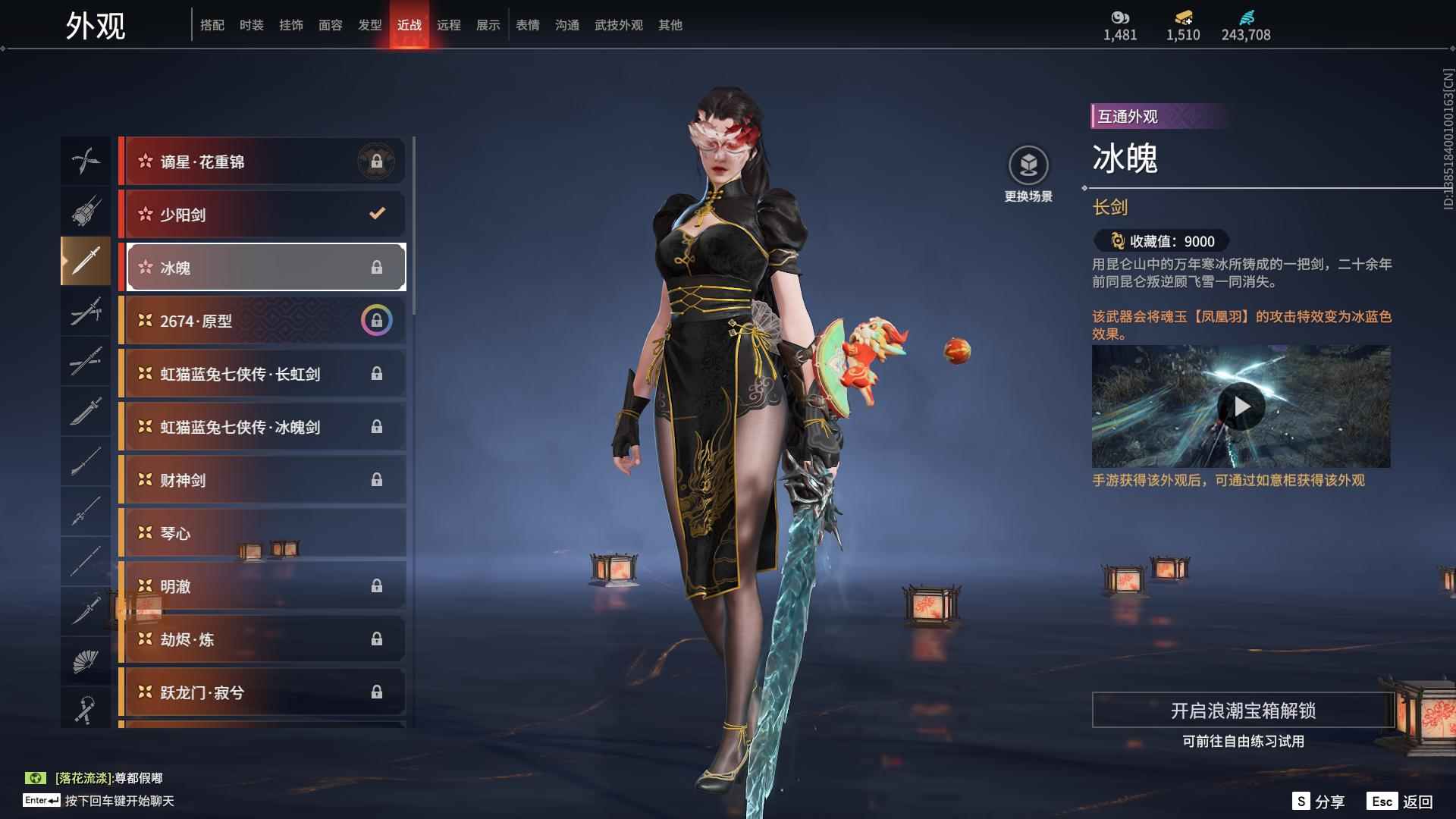
Task: Click 返回 to go back
Action: 1400,802
